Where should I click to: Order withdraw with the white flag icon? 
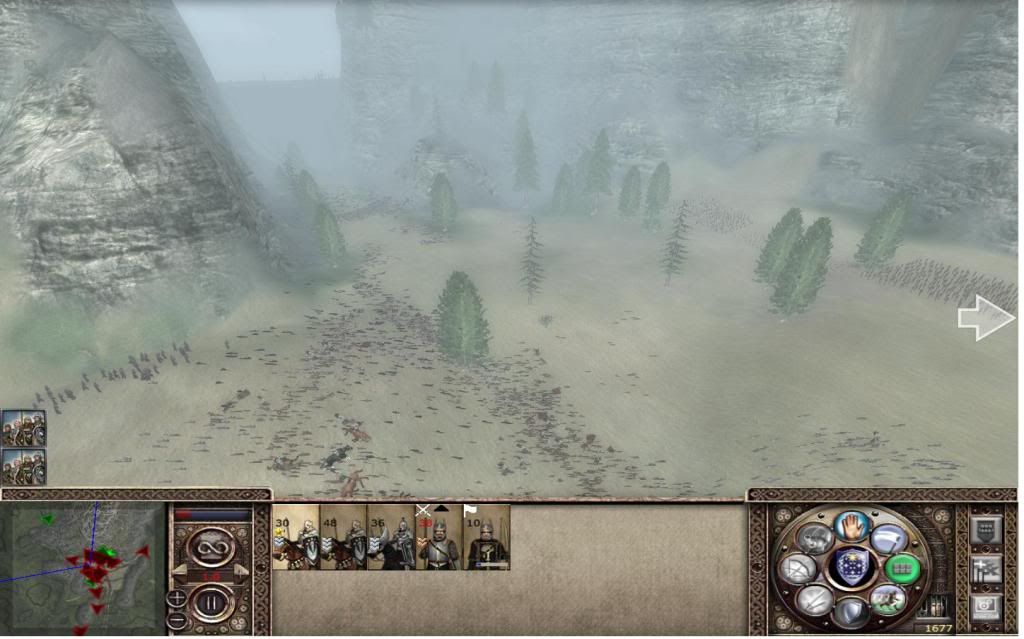click(x=890, y=539)
